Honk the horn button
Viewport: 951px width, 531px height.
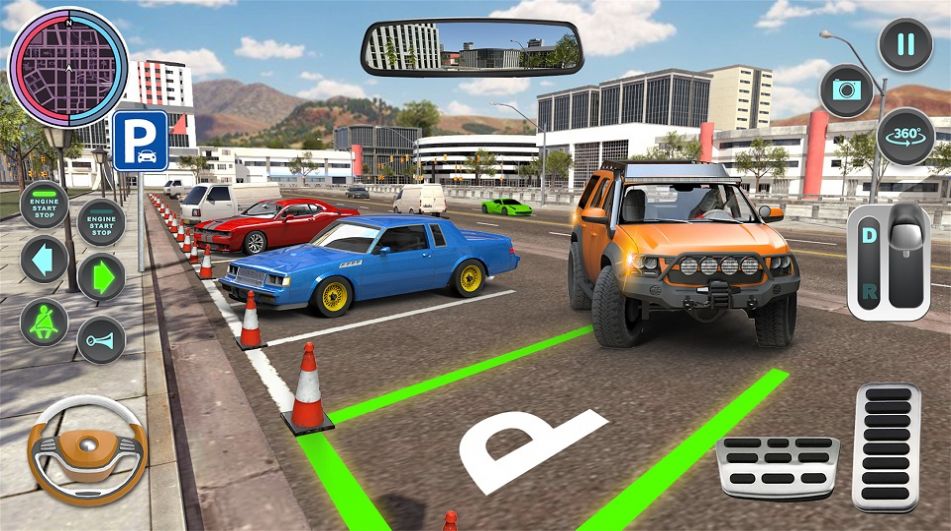101,340
